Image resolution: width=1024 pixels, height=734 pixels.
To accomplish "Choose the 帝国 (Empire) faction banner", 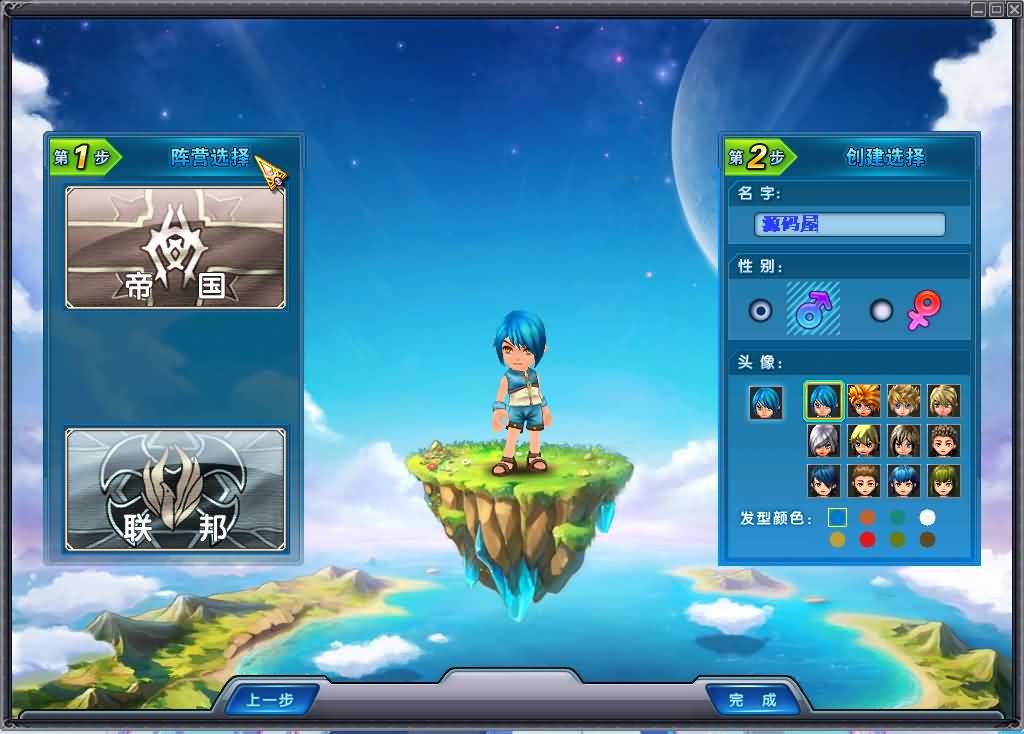I will coord(175,247).
